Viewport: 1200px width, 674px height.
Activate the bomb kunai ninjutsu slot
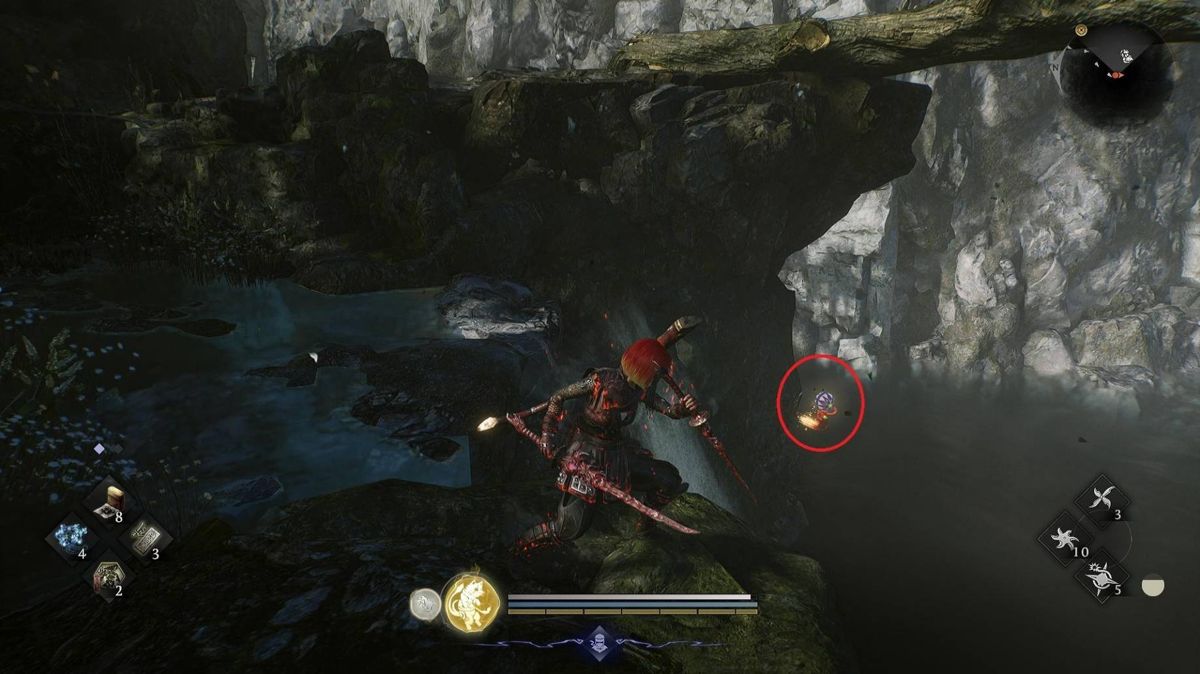[x=1101, y=576]
